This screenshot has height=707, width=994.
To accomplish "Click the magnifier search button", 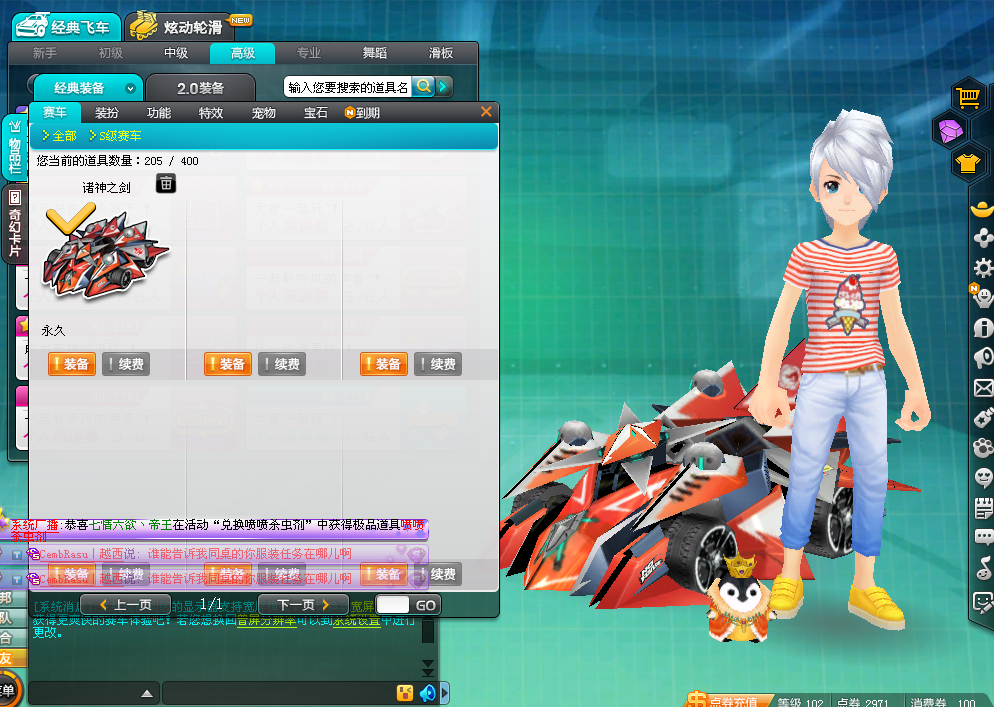I will click(x=424, y=87).
